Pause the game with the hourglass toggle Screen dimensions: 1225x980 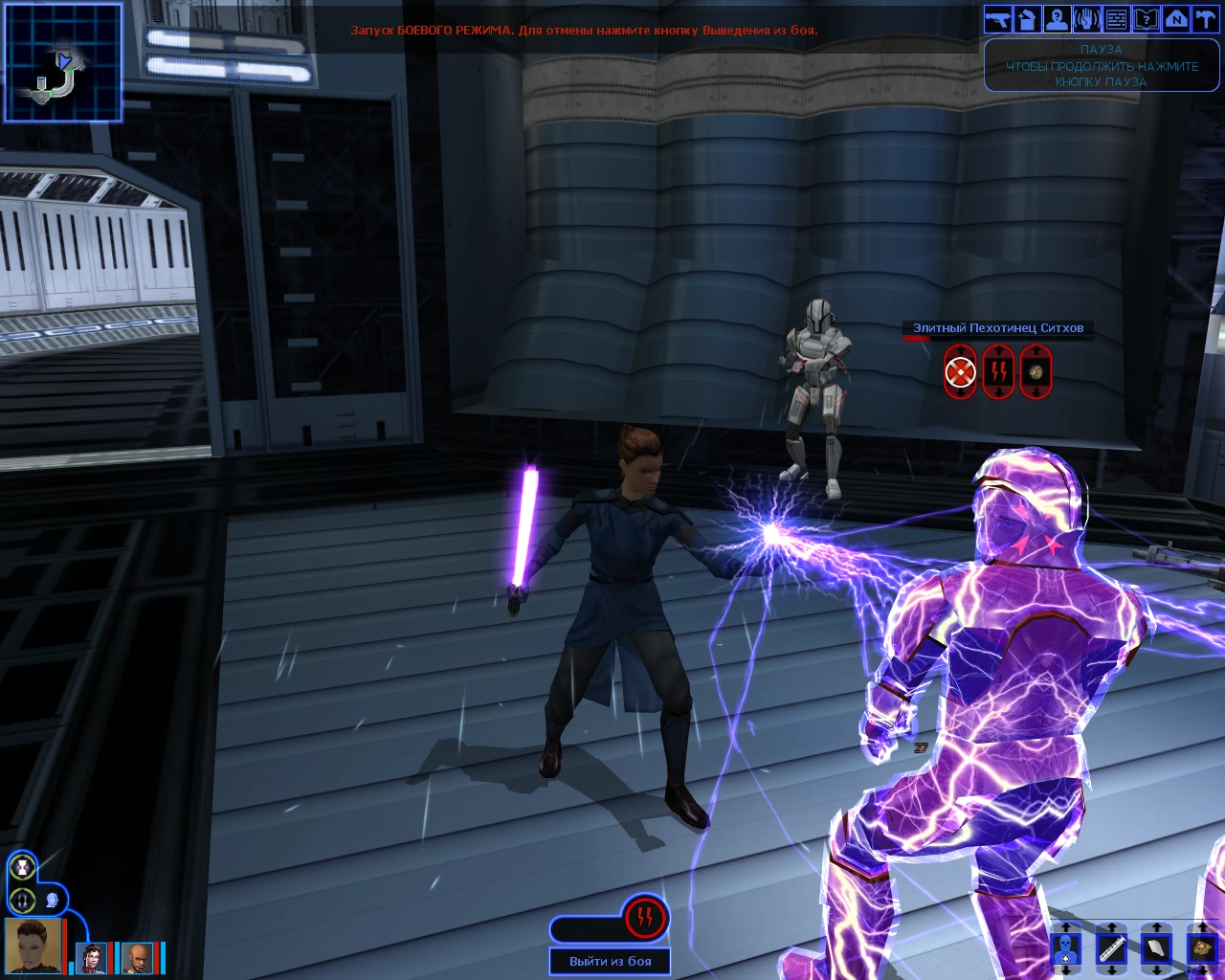coord(22,867)
